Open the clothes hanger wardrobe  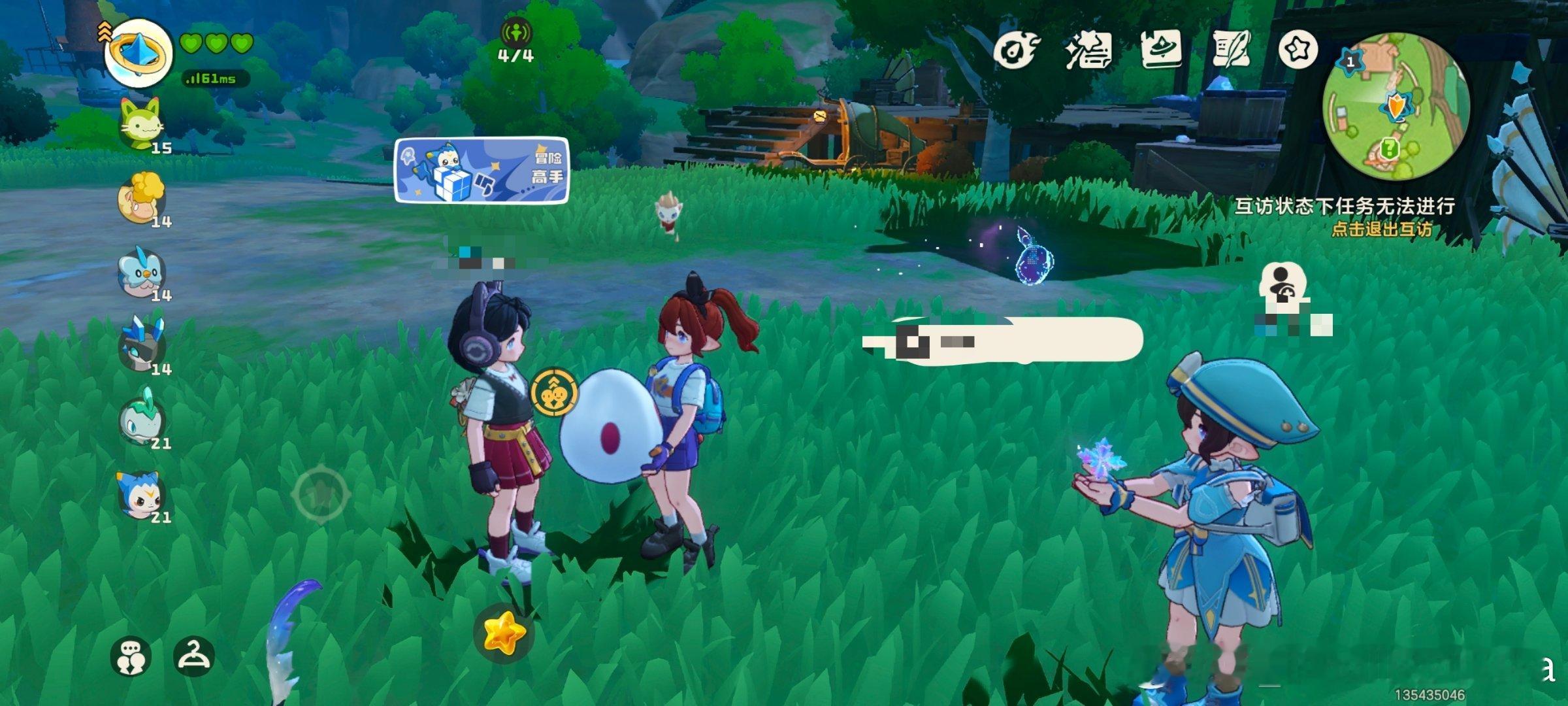pos(194,656)
